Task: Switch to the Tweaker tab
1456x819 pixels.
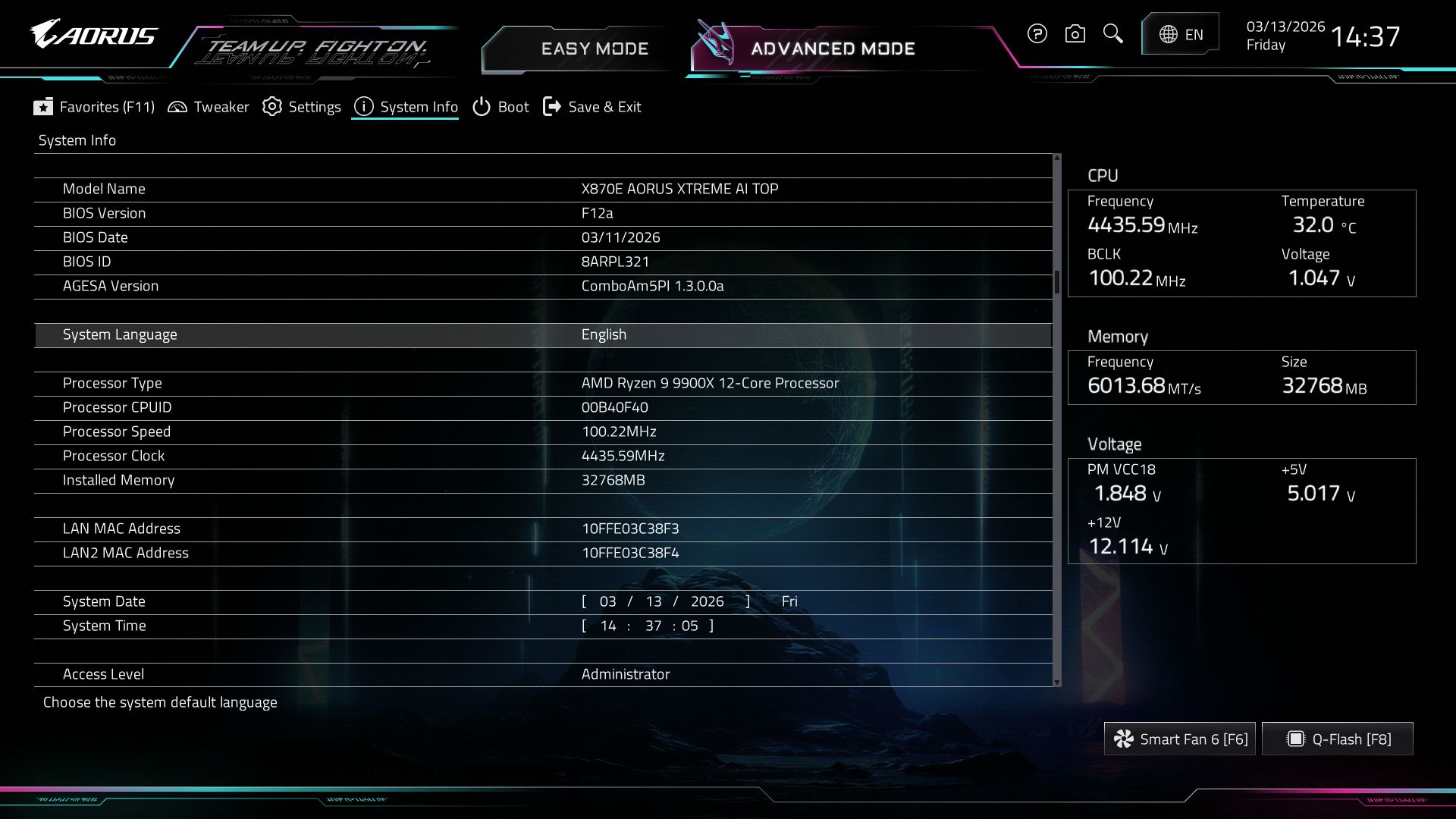Action: point(209,107)
